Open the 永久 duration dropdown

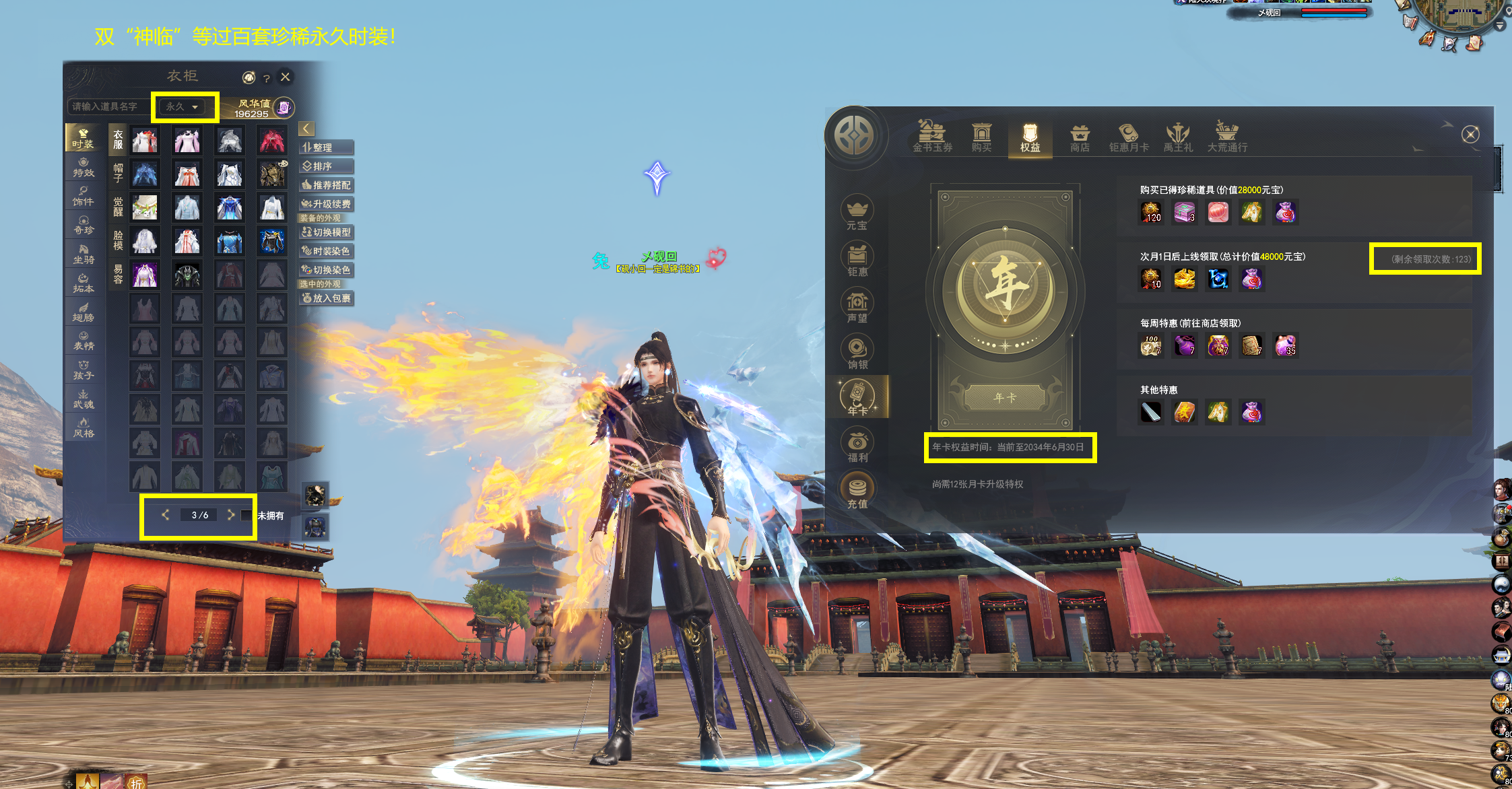183,107
